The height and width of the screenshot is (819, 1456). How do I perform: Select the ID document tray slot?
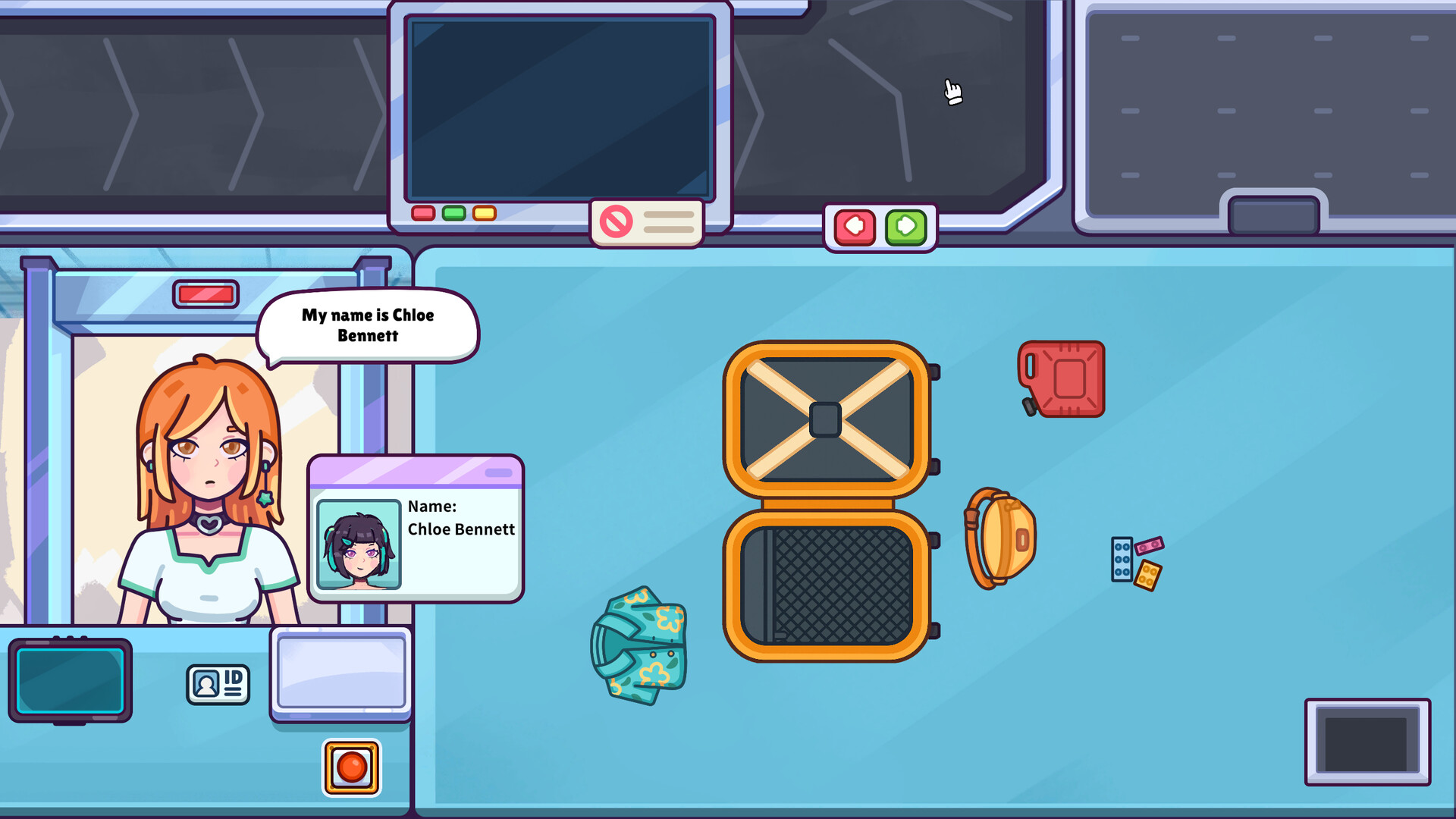pyautogui.click(x=340, y=673)
